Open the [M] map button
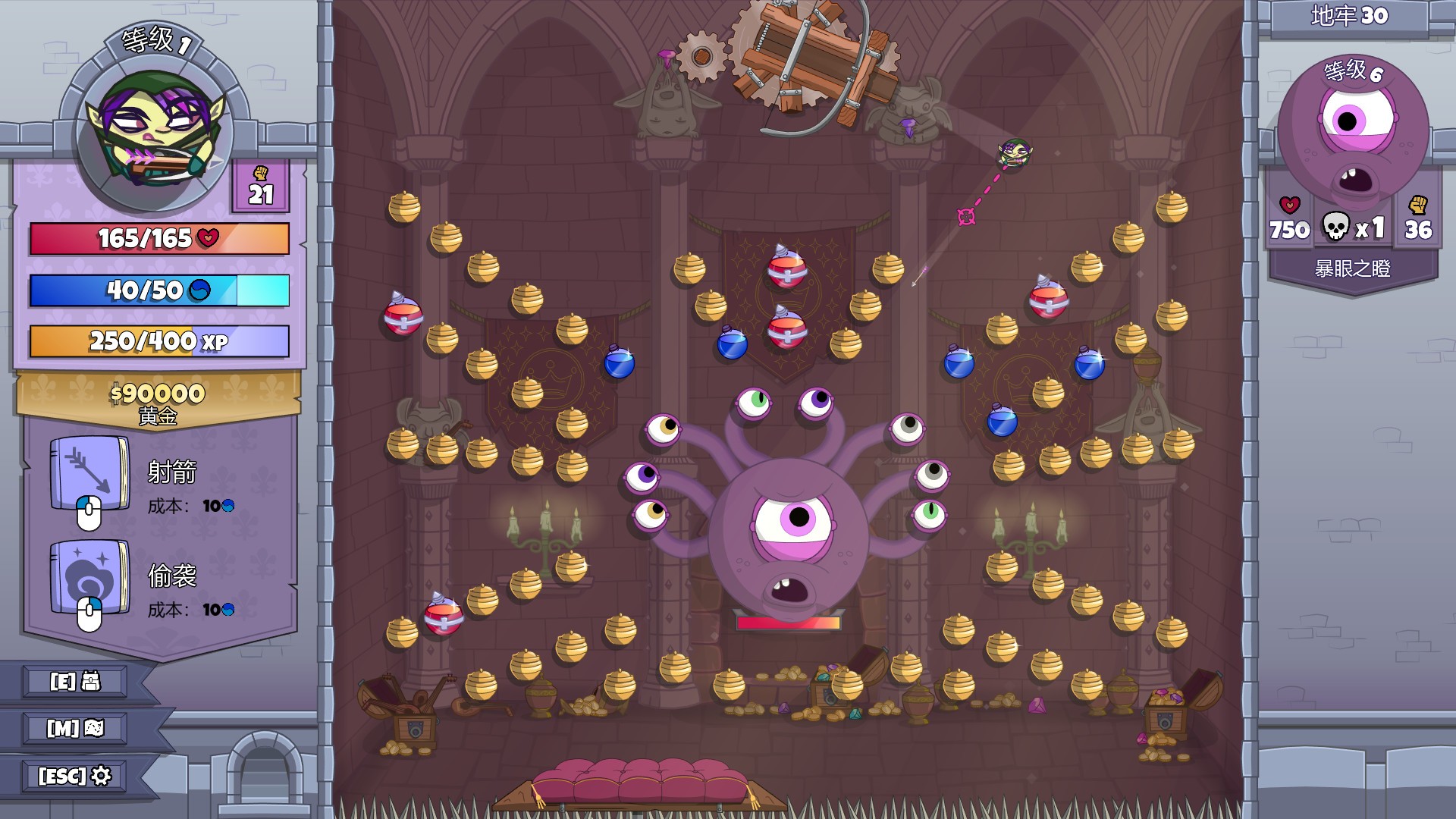 point(74,729)
